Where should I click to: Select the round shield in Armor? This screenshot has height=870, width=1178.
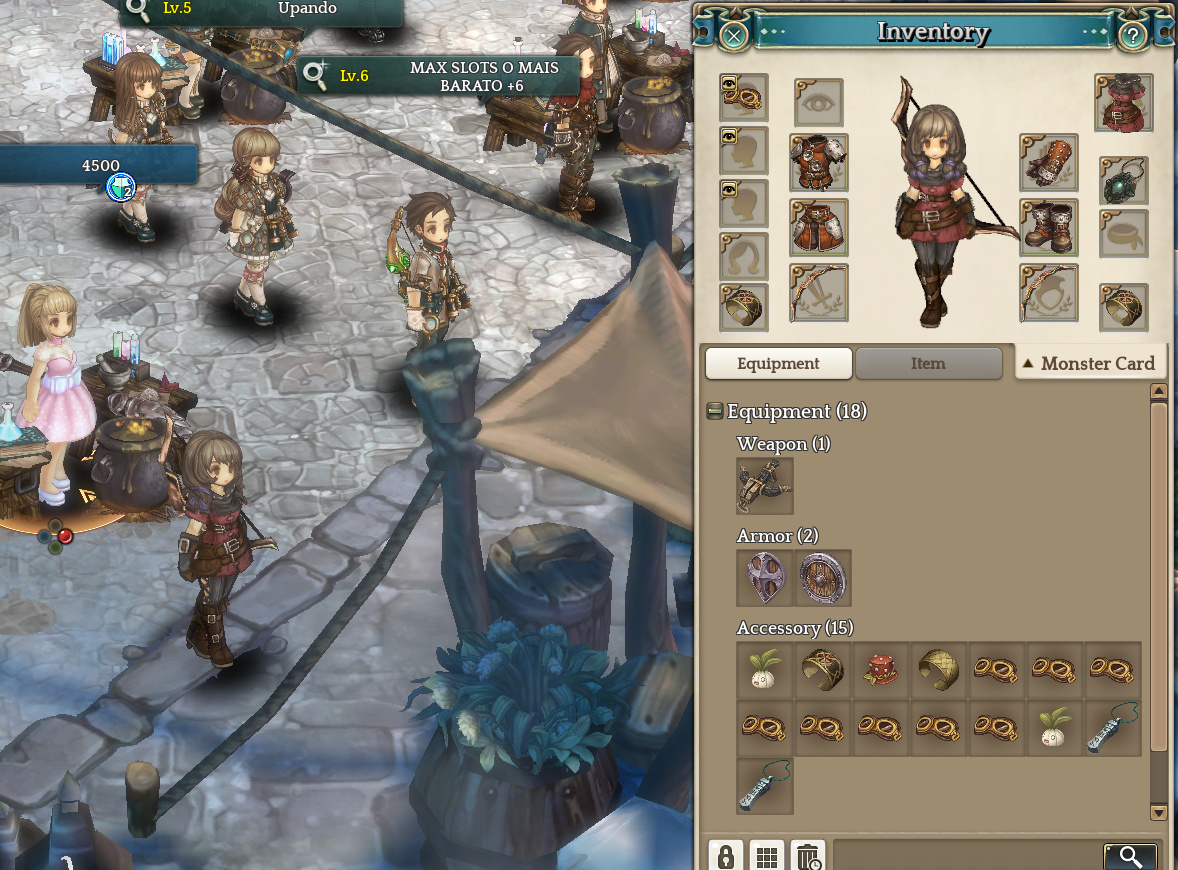coord(823,578)
